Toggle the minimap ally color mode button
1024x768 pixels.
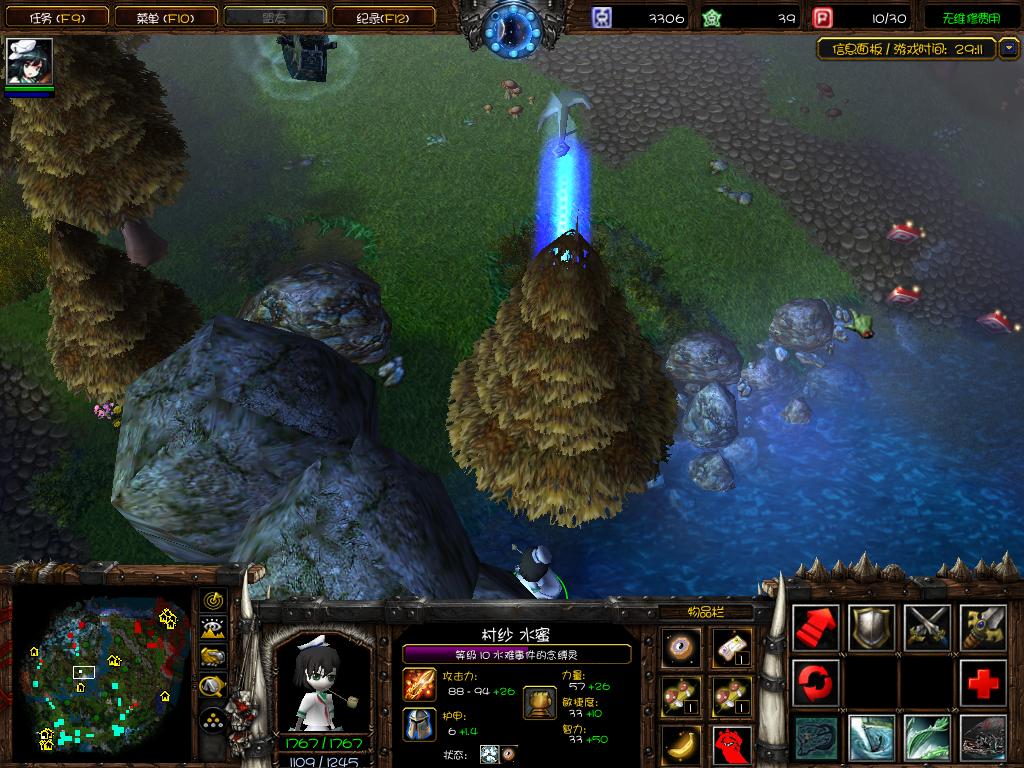point(212,657)
